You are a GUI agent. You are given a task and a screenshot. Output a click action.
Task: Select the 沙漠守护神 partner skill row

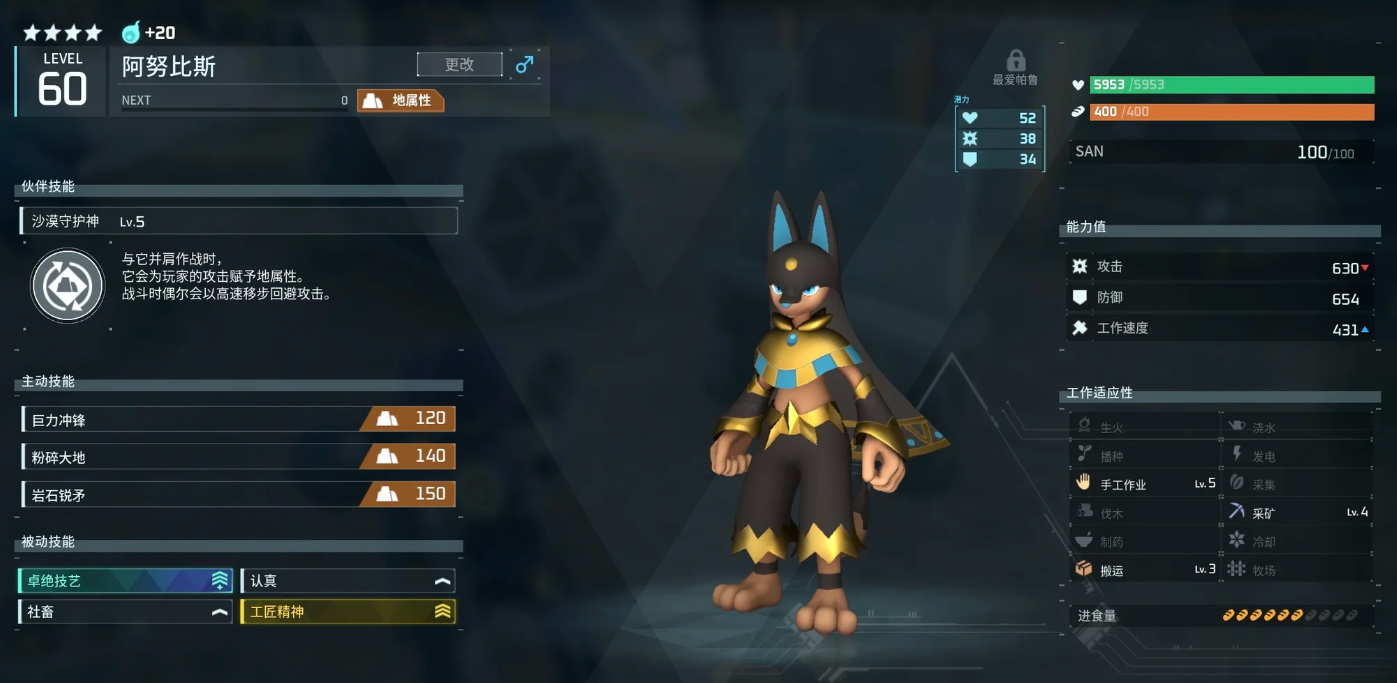coord(239,221)
